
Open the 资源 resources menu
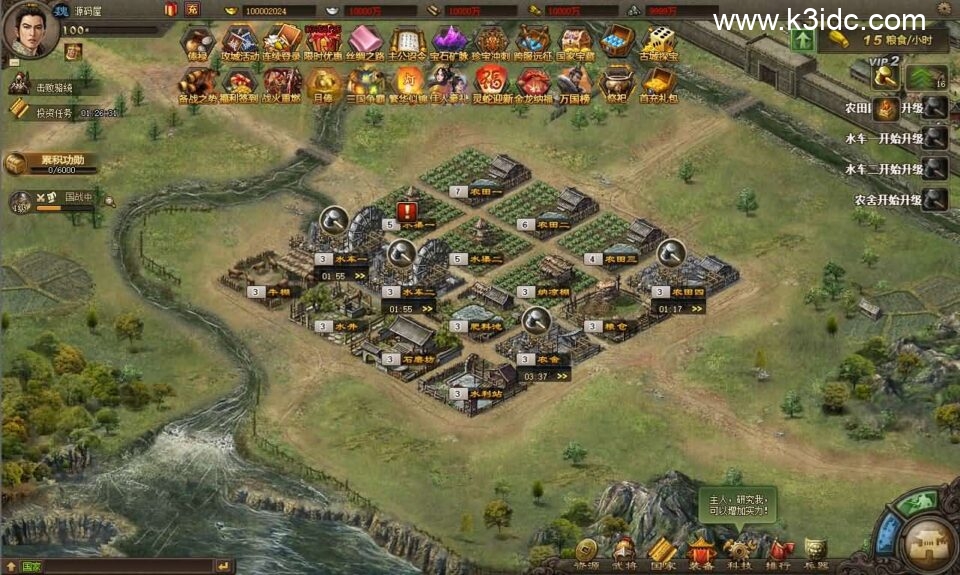(x=586, y=551)
